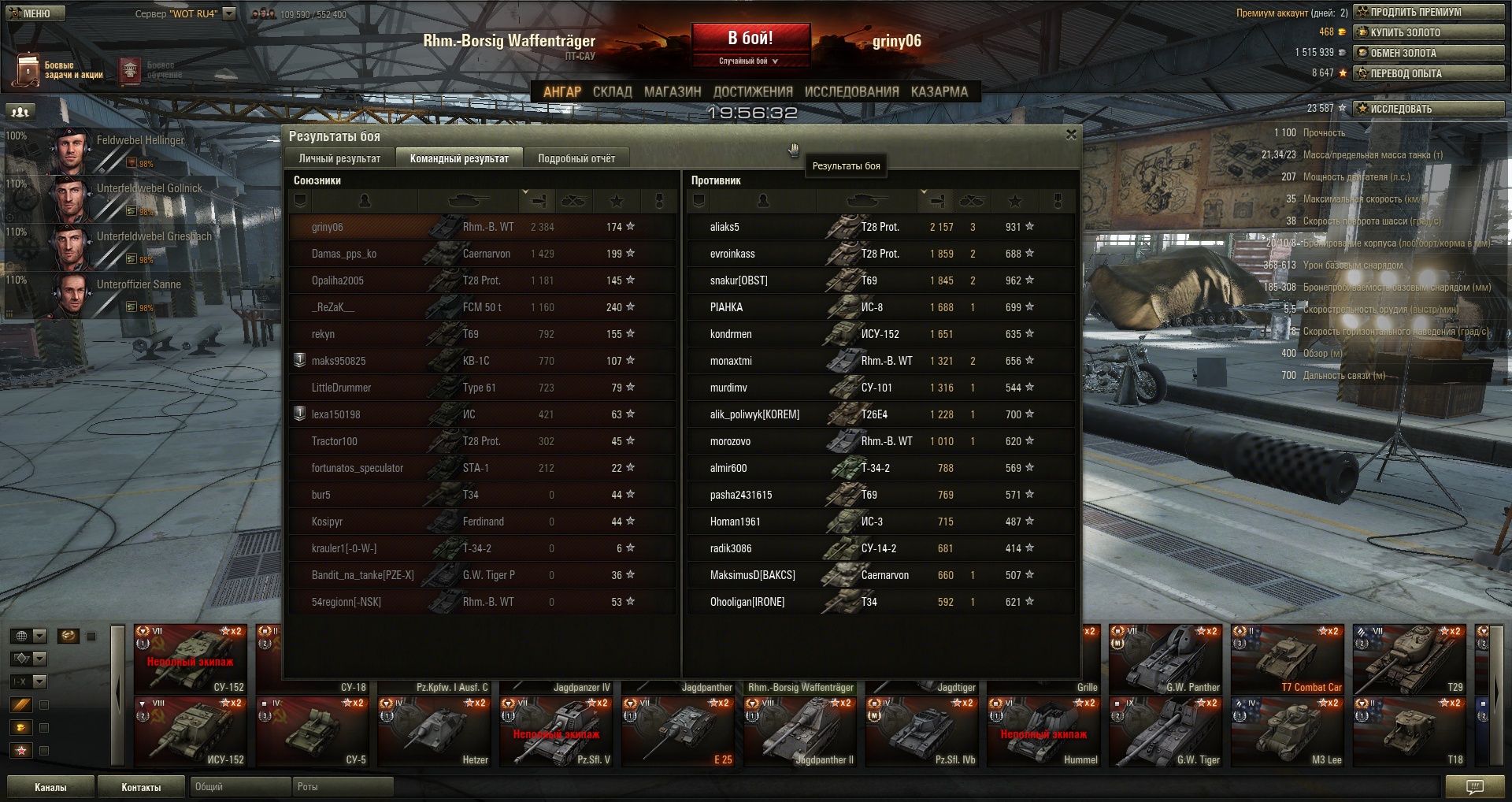
Task: Select the Командный результат tab
Action: 459,158
